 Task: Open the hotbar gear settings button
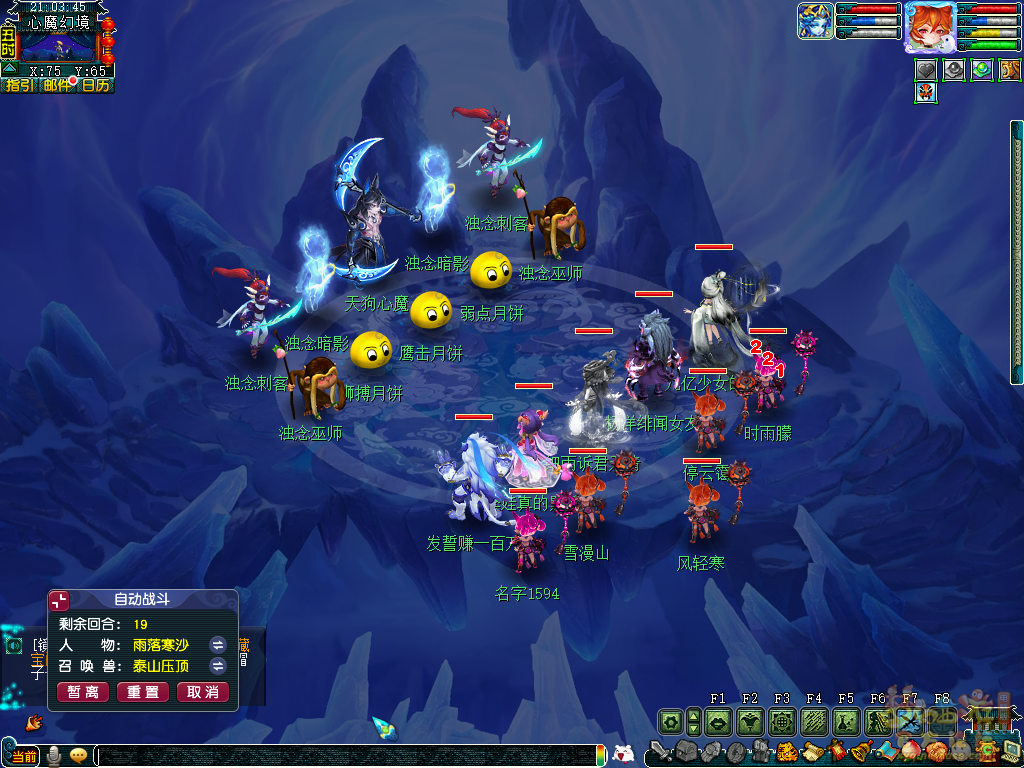pyautogui.click(x=670, y=721)
